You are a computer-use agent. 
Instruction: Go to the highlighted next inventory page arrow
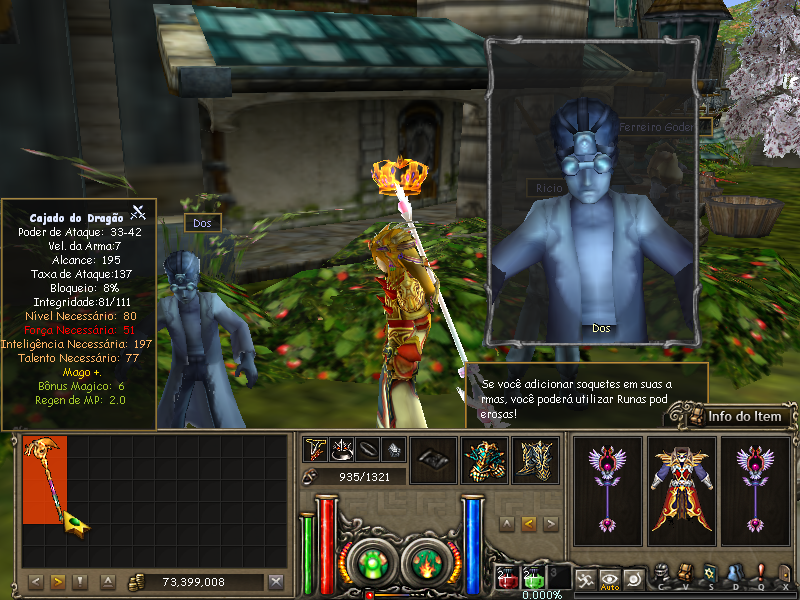pyautogui.click(x=58, y=582)
